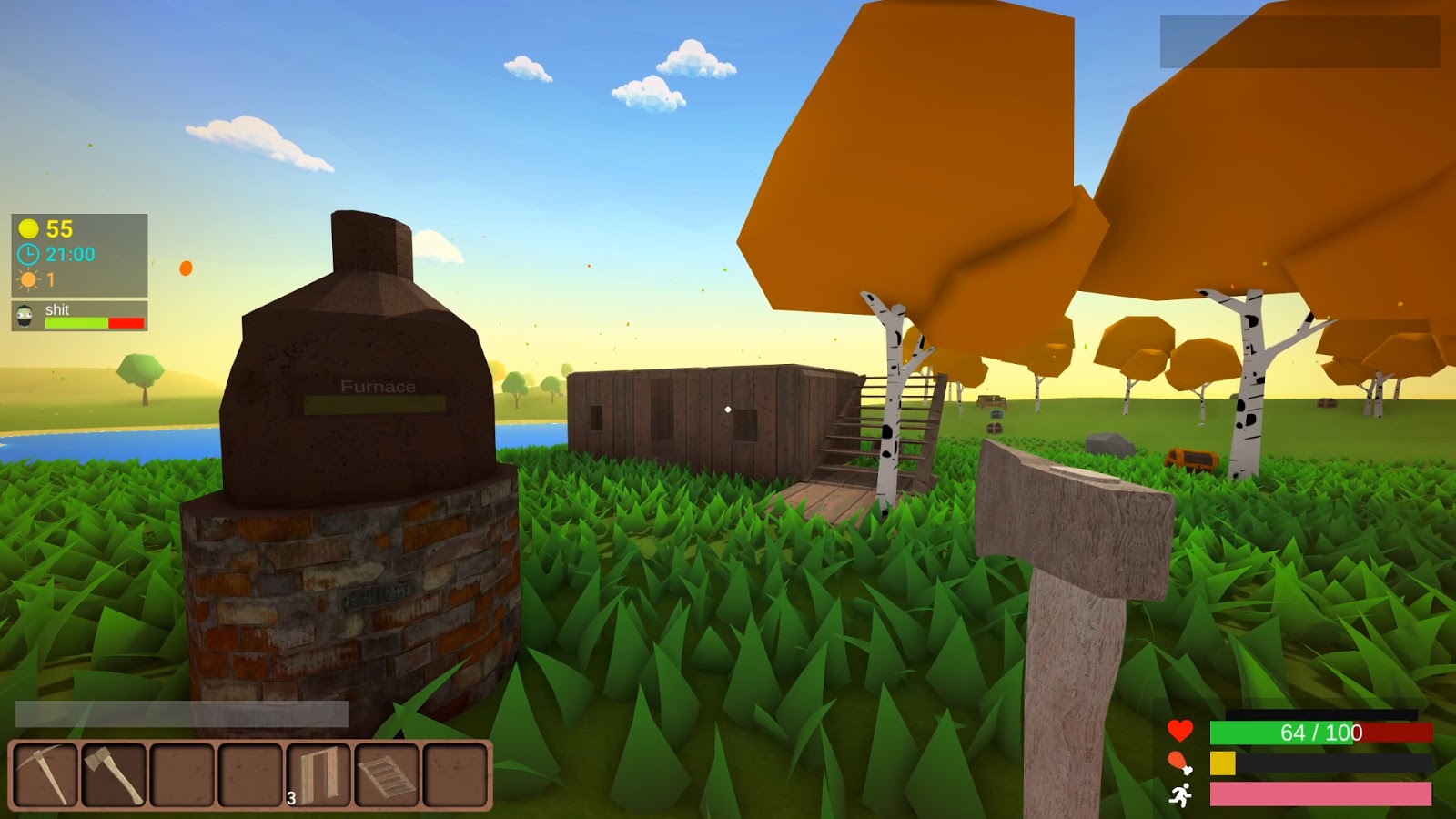Click the heart health icon
The width and height of the screenshot is (1456, 819).
coord(1179,729)
